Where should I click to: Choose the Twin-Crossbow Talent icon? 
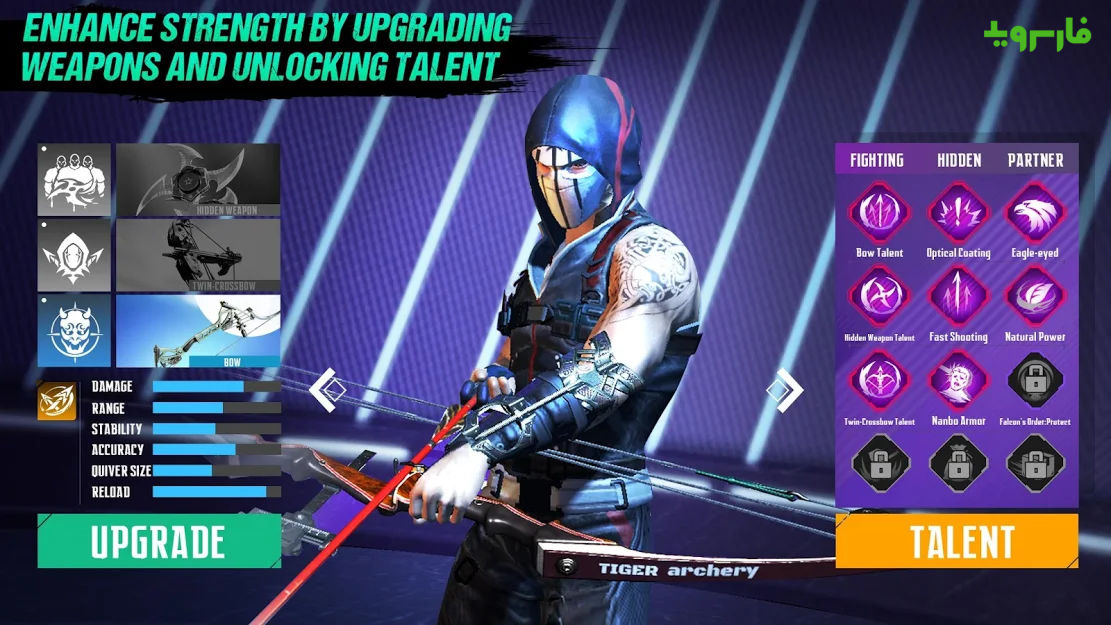click(x=879, y=382)
